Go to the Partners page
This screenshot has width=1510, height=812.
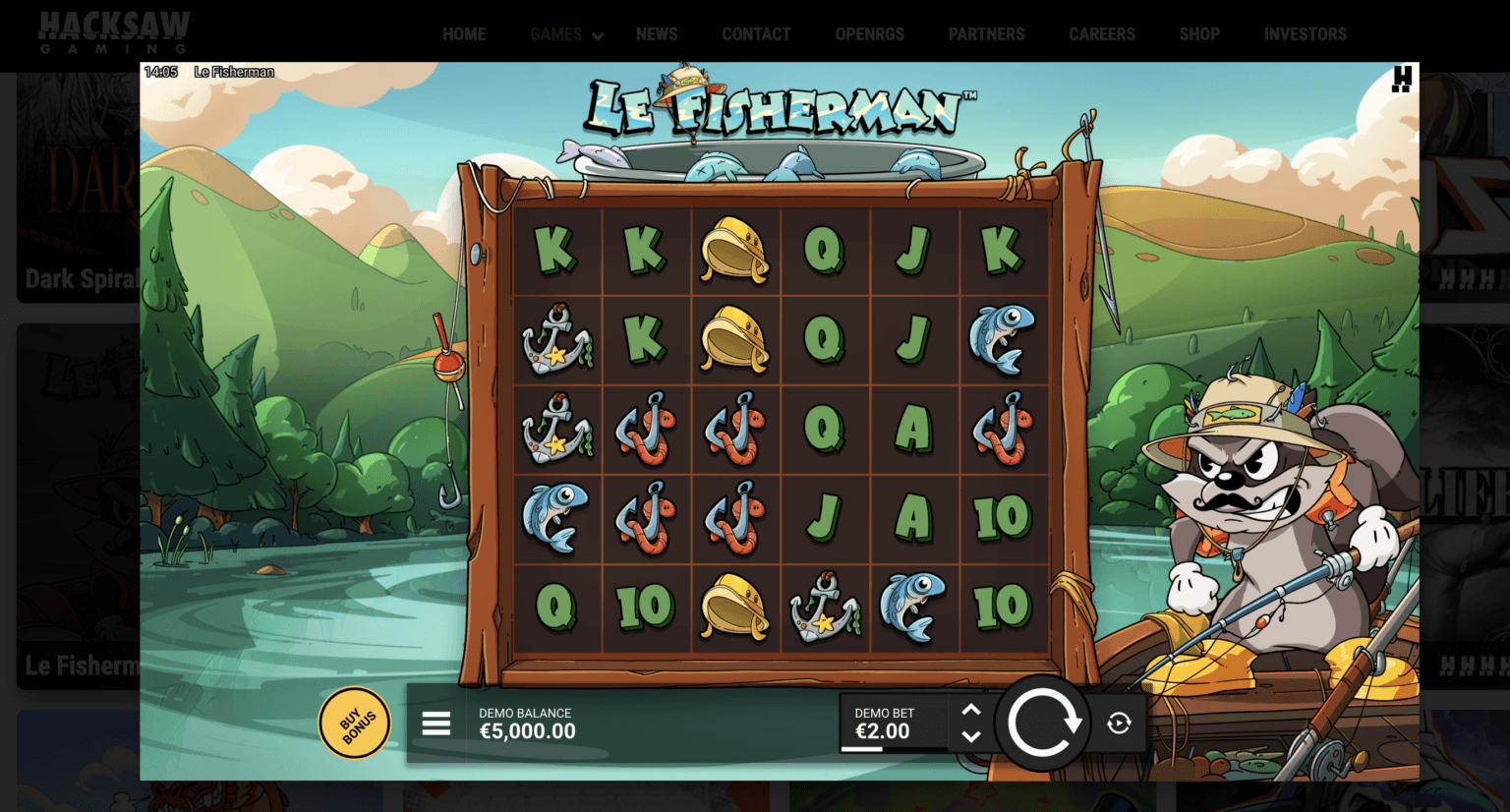(986, 34)
